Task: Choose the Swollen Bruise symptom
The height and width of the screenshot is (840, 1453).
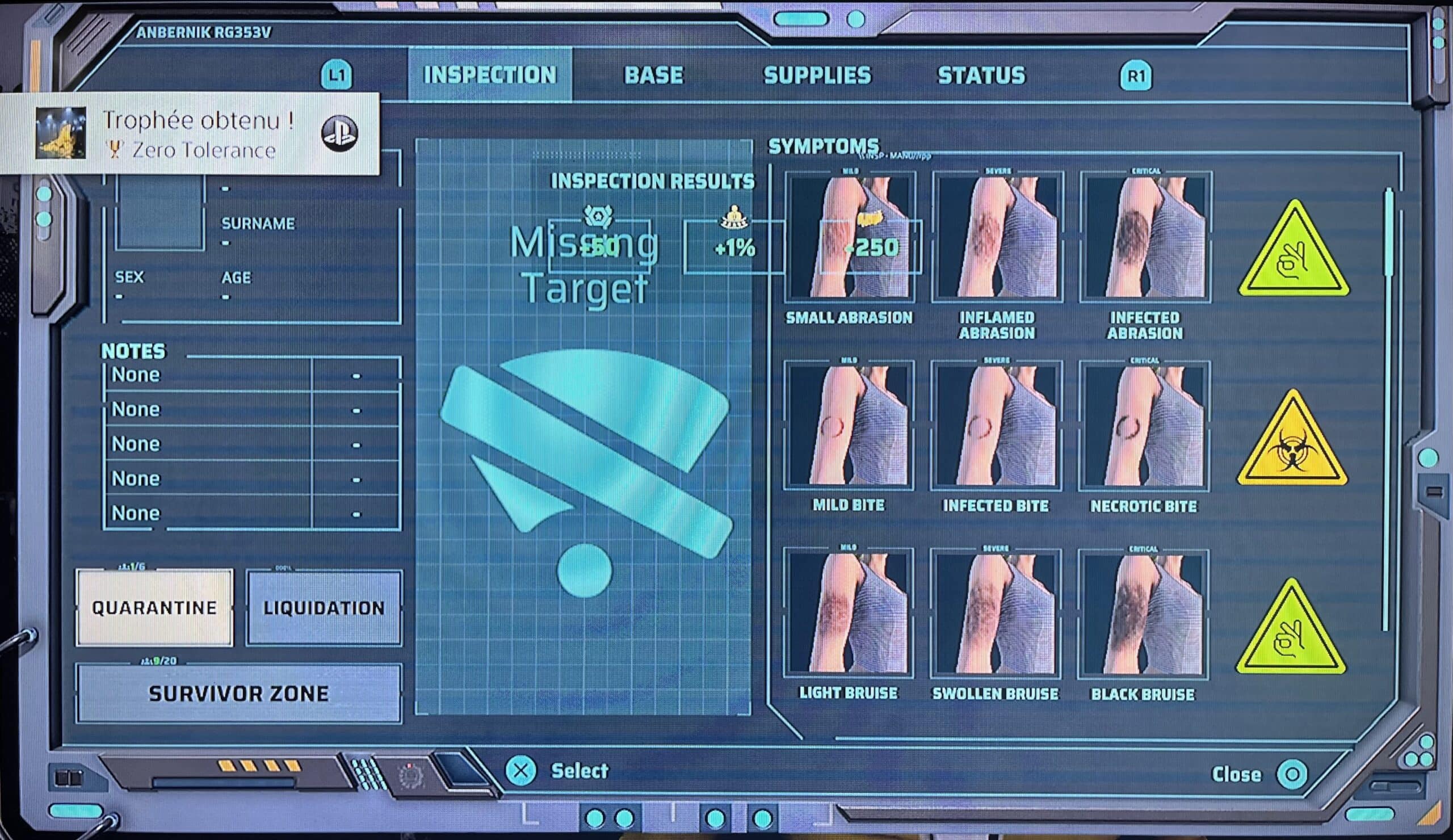Action: tap(996, 614)
